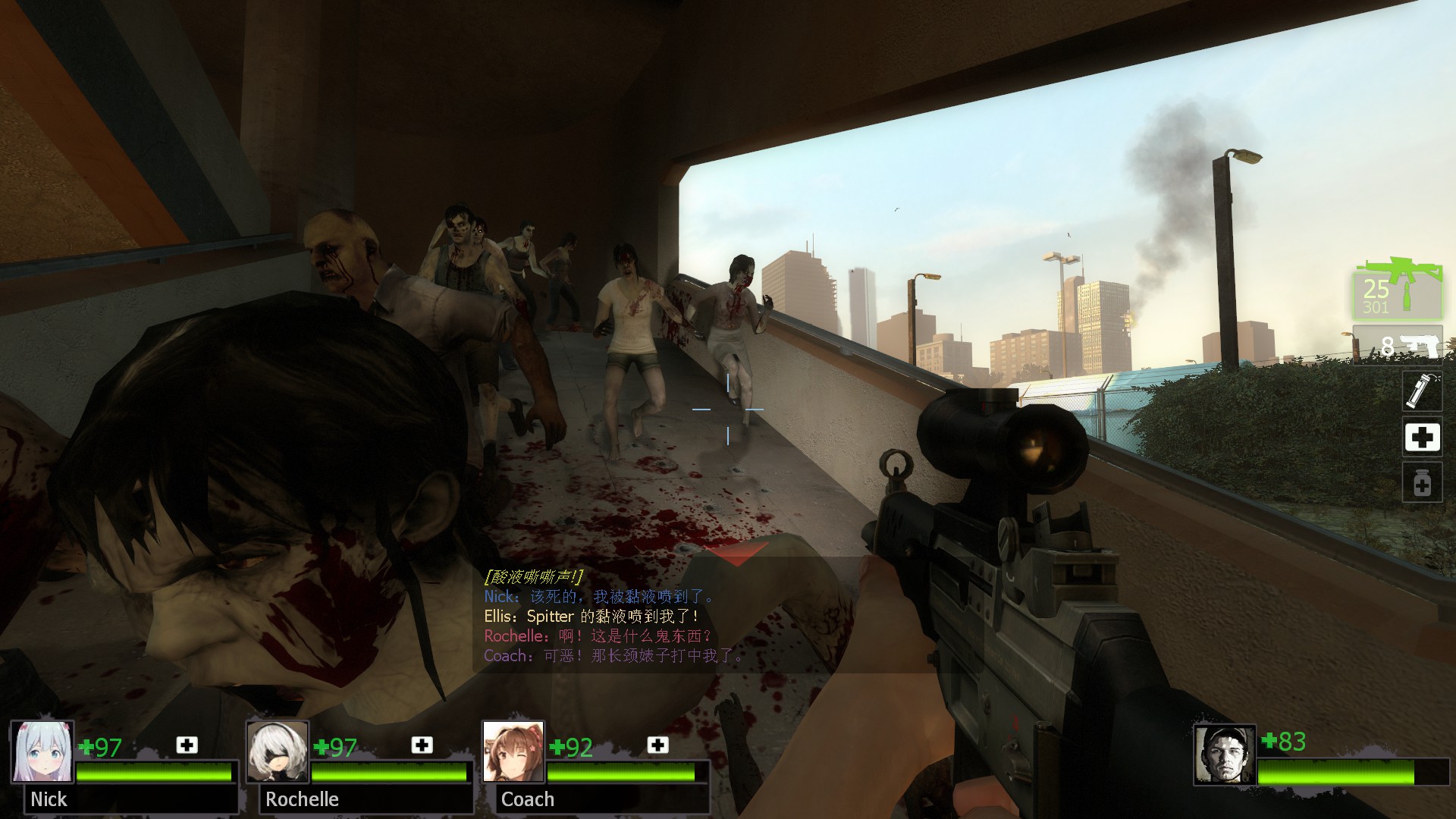Click Rochelle's medkit indicator icon
This screenshot has width=1456, height=819.
[x=422, y=745]
